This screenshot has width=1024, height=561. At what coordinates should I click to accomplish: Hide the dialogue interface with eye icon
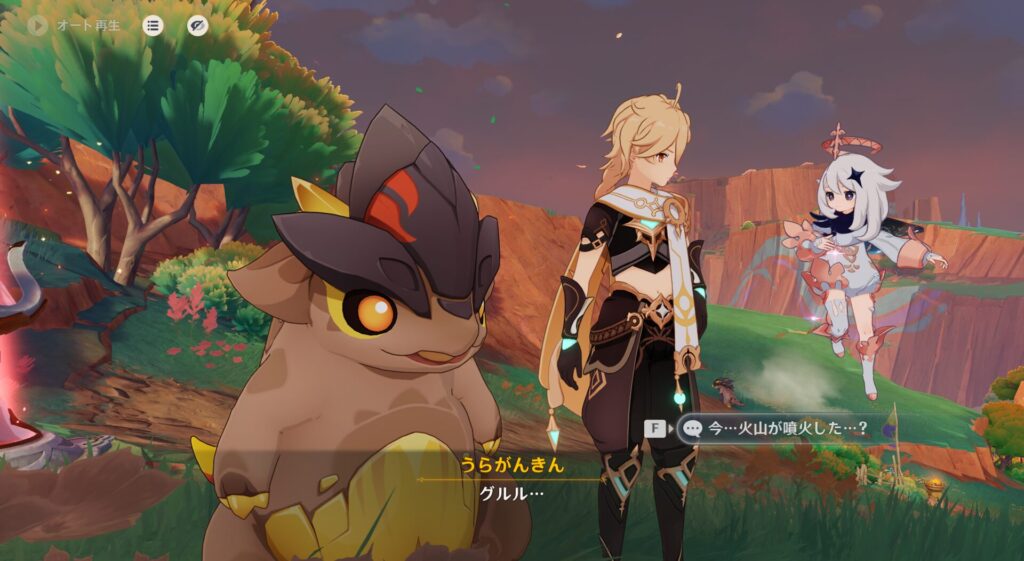click(198, 25)
